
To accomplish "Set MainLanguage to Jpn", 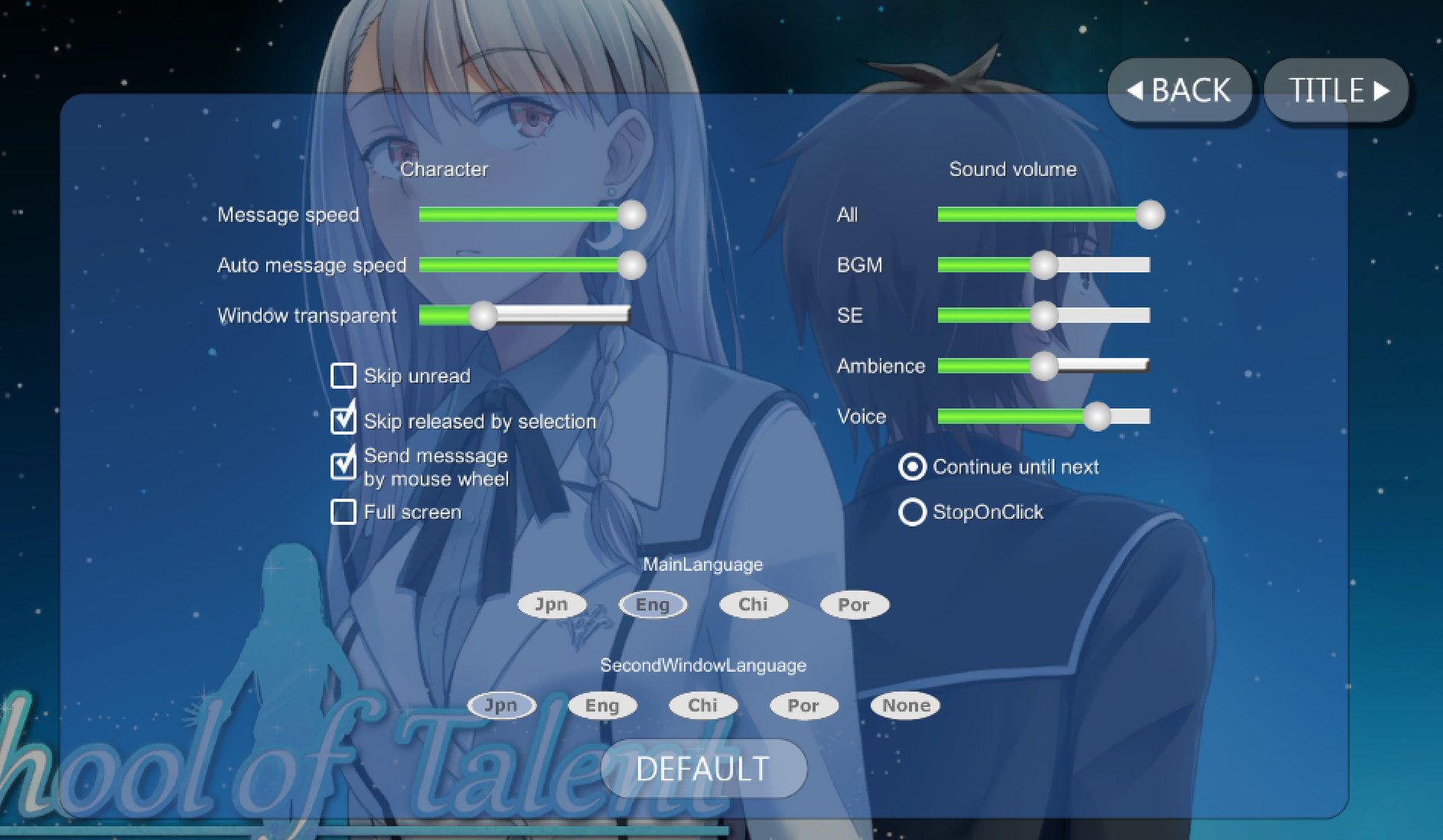I will (552, 604).
